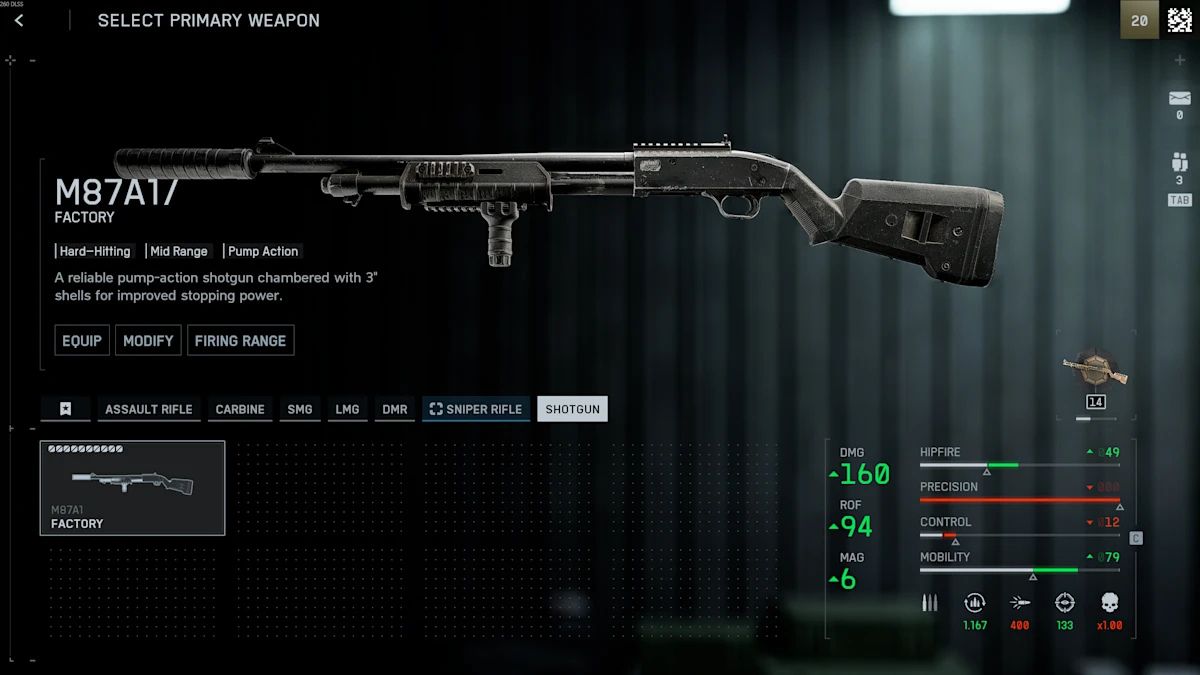Viewport: 1200px width, 675px height.
Task: Enter the Firing Range
Action: coord(240,340)
